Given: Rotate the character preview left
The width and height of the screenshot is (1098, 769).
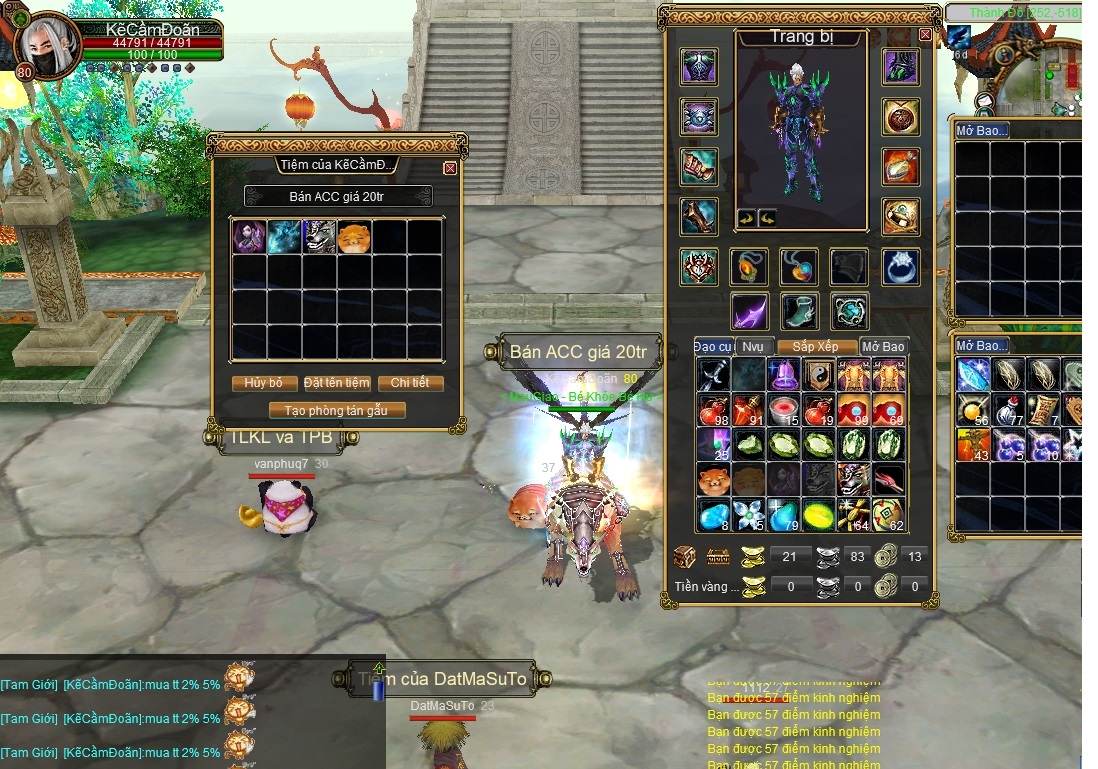Looking at the screenshot, I should point(744,217).
